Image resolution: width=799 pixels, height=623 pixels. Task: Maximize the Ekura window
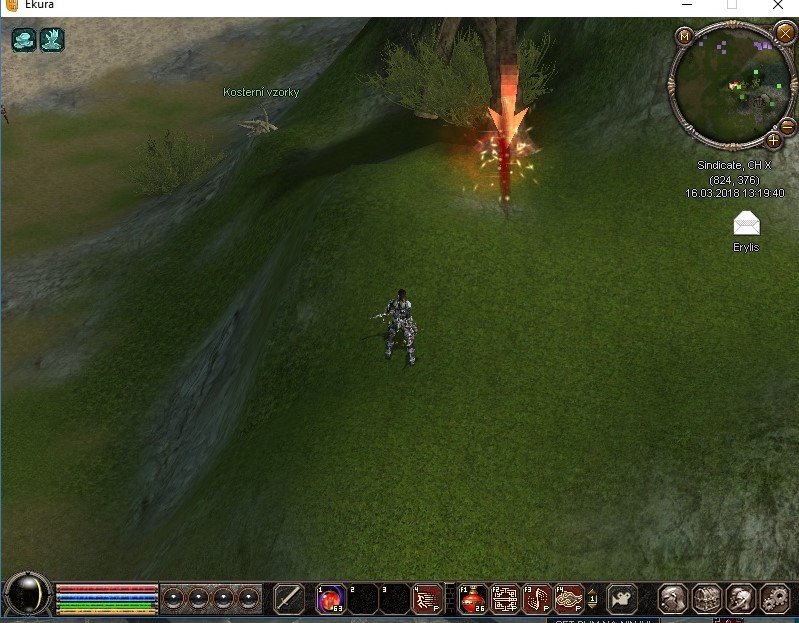[731, 5]
